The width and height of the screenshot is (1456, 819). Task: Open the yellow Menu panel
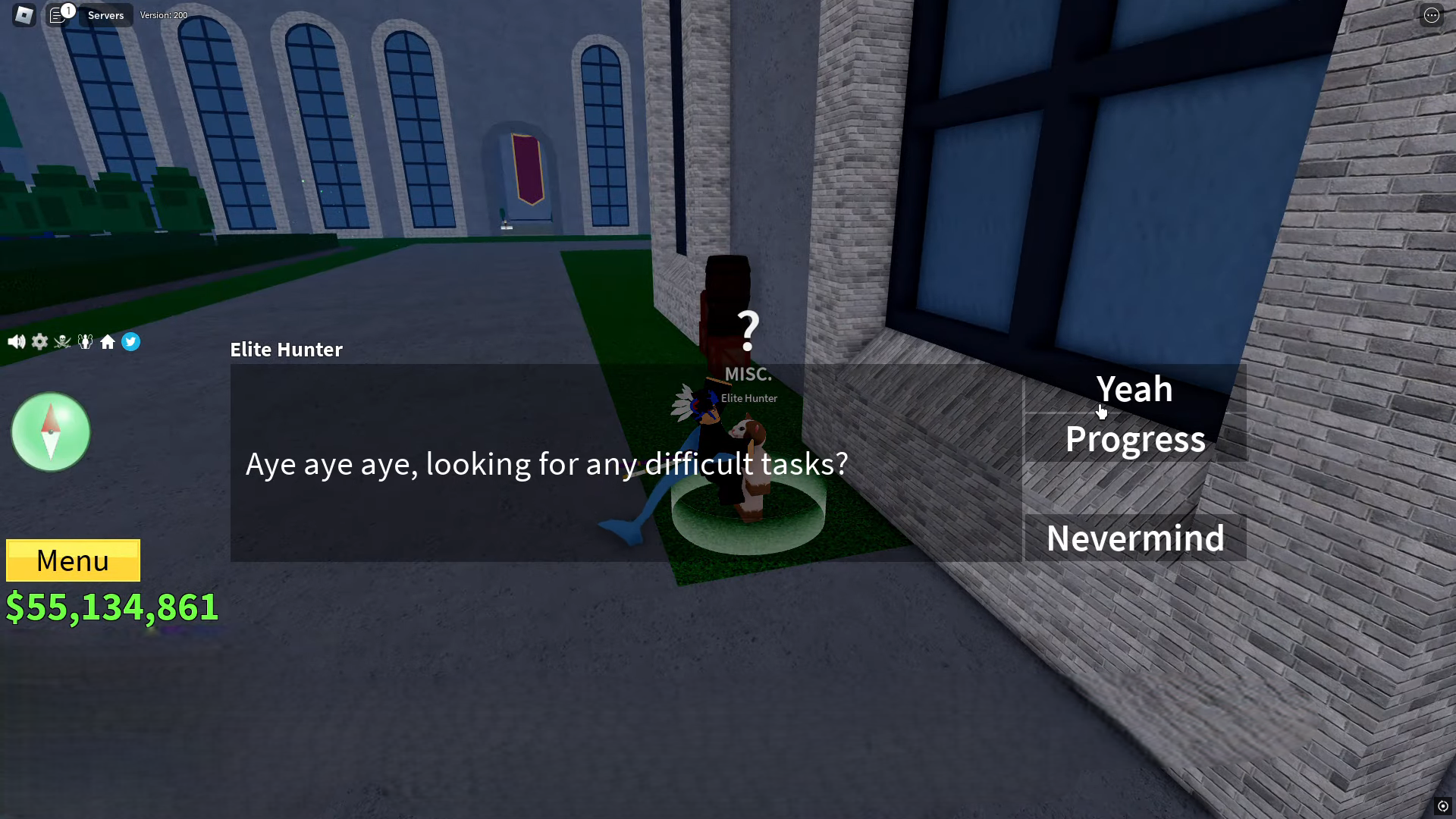[73, 560]
